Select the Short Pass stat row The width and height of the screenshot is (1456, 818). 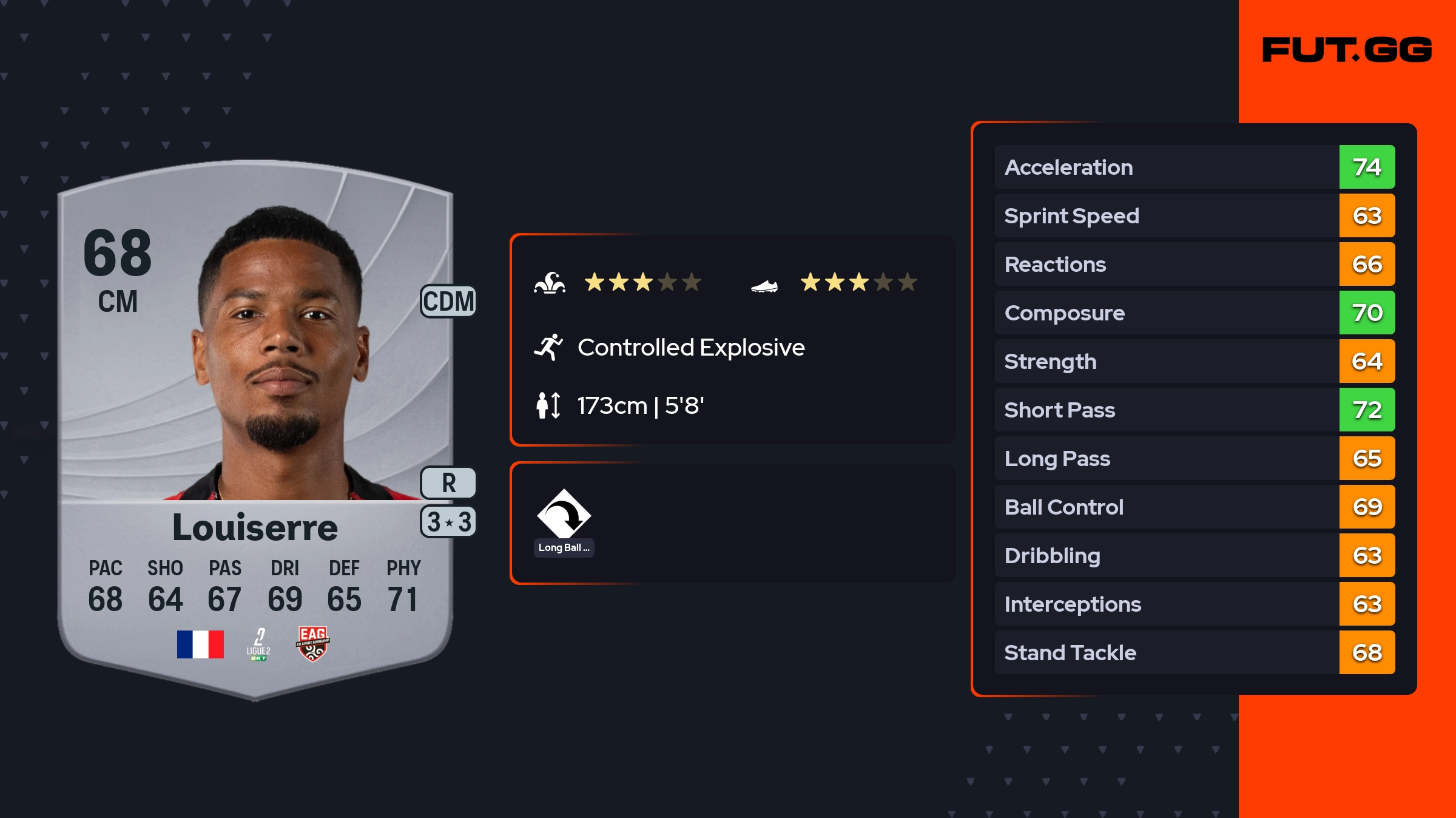coord(1194,410)
